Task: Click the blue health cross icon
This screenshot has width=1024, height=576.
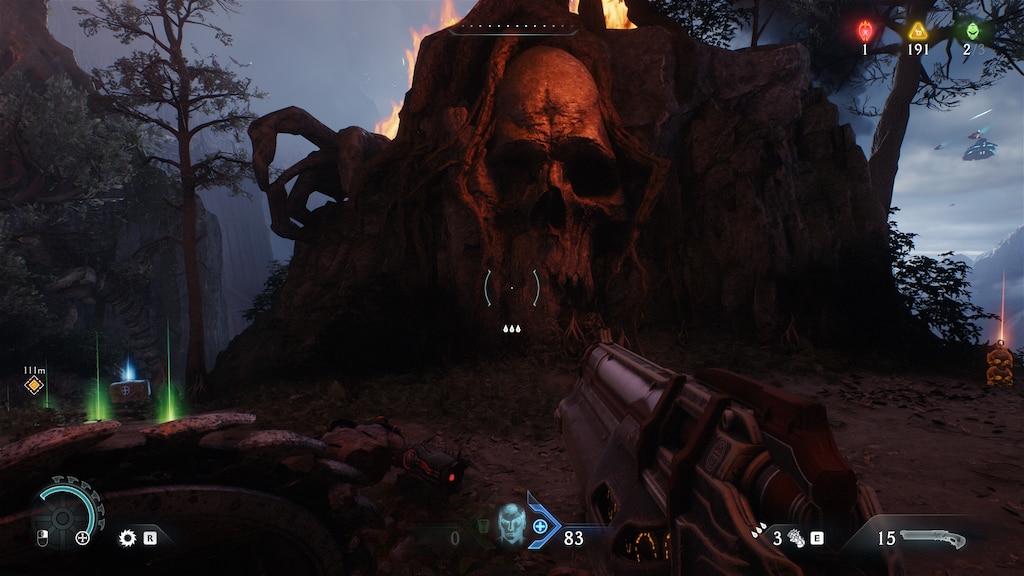Action: coord(541,526)
